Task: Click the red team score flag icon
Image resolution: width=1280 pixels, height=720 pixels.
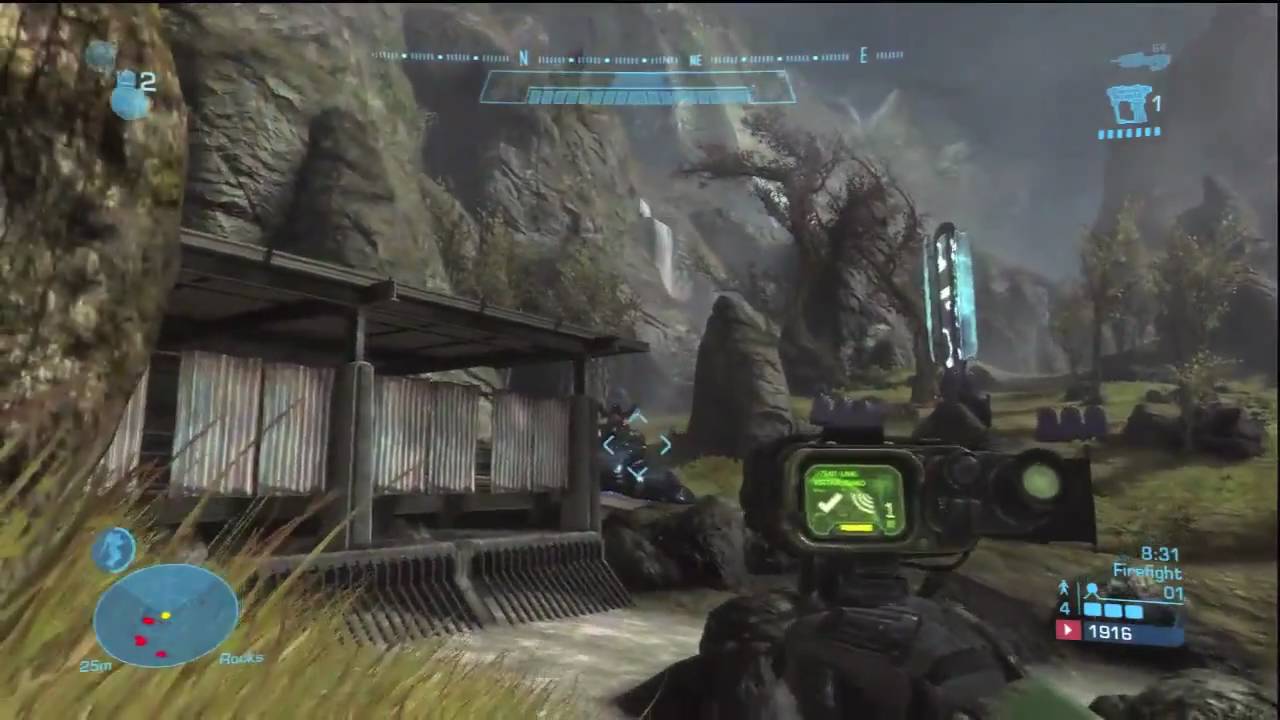Action: [x=1068, y=631]
